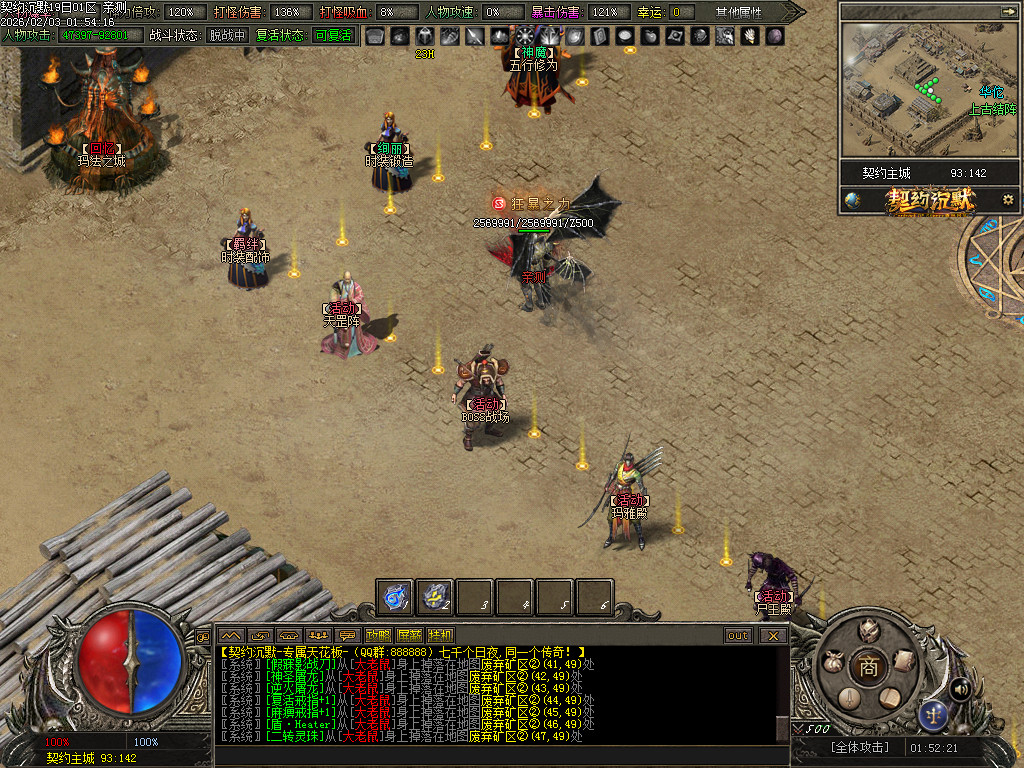Click the chat 'out' button
1024x768 pixels.
pos(738,635)
